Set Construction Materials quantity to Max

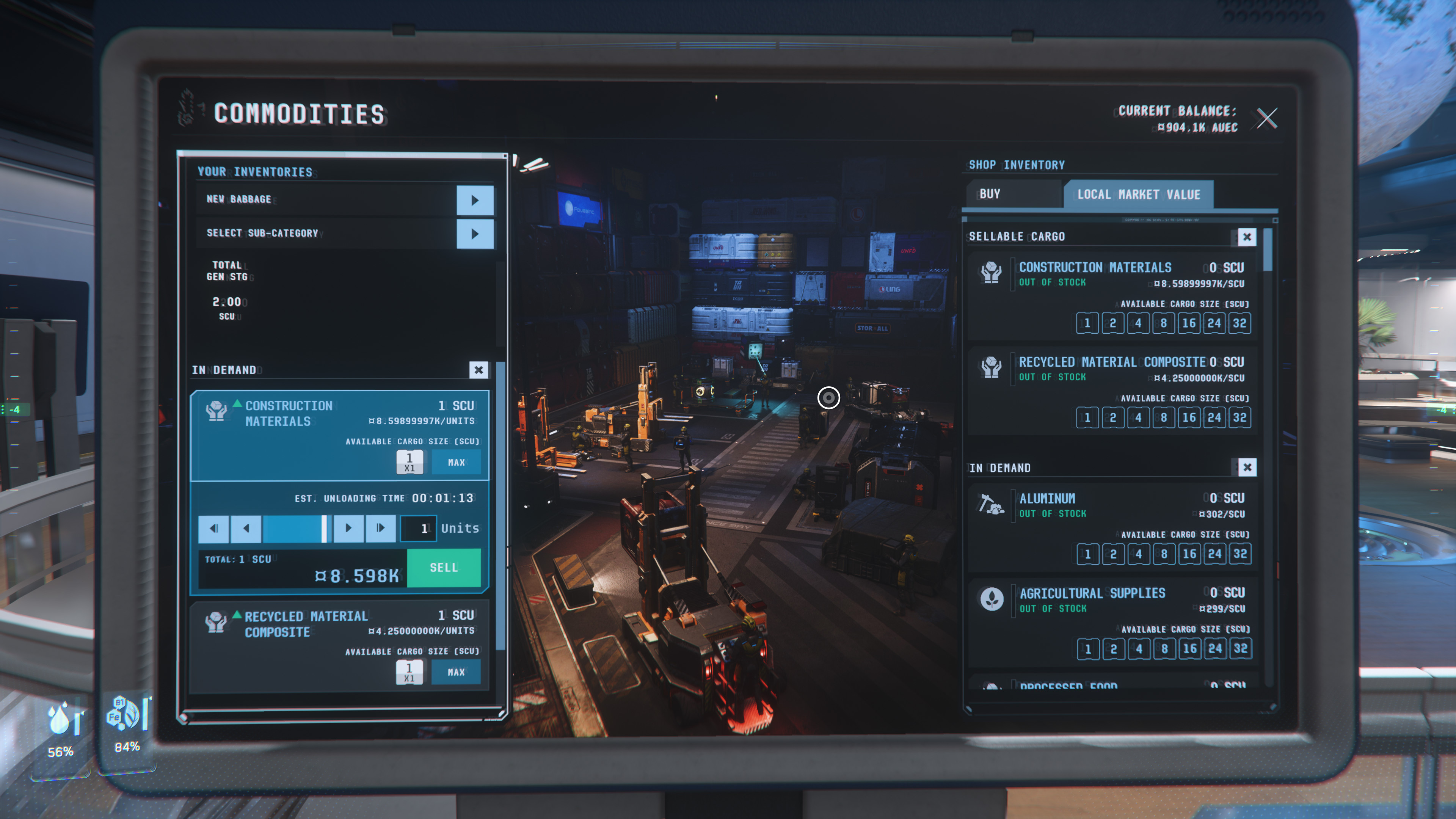(456, 462)
